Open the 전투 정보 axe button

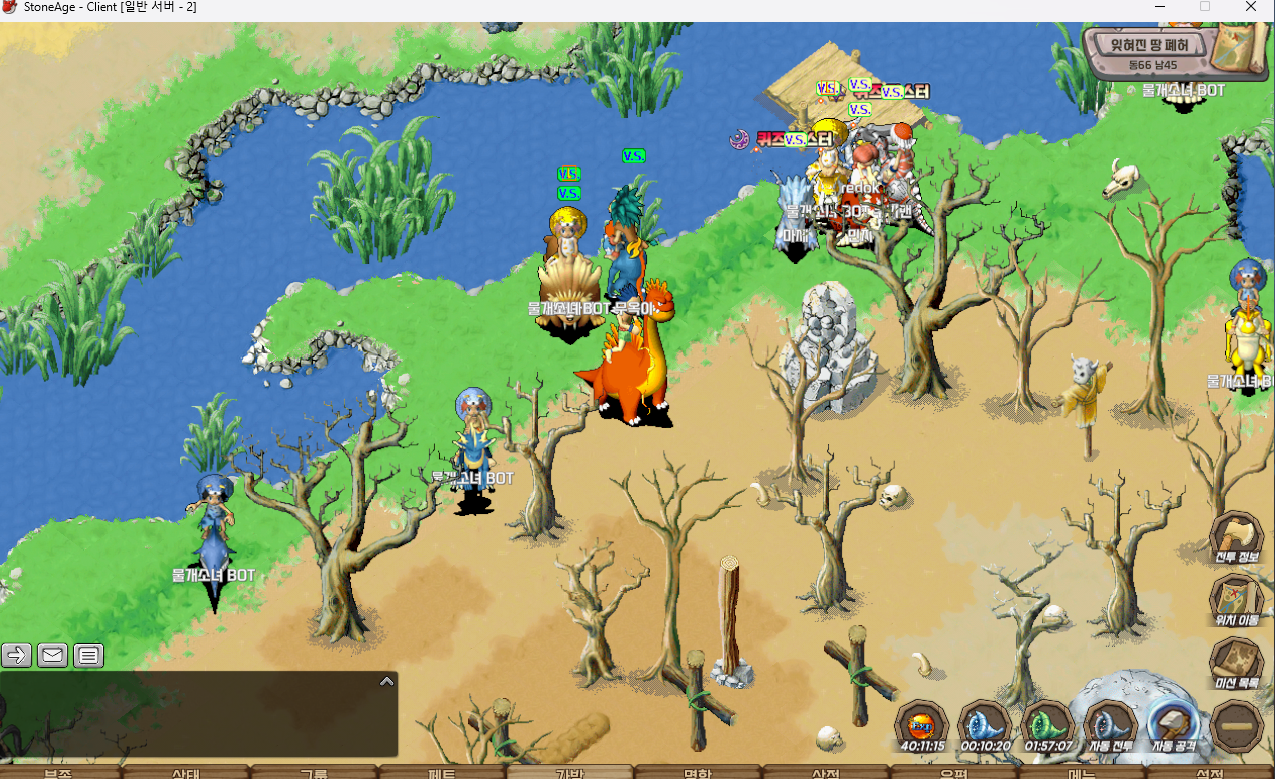[1237, 536]
